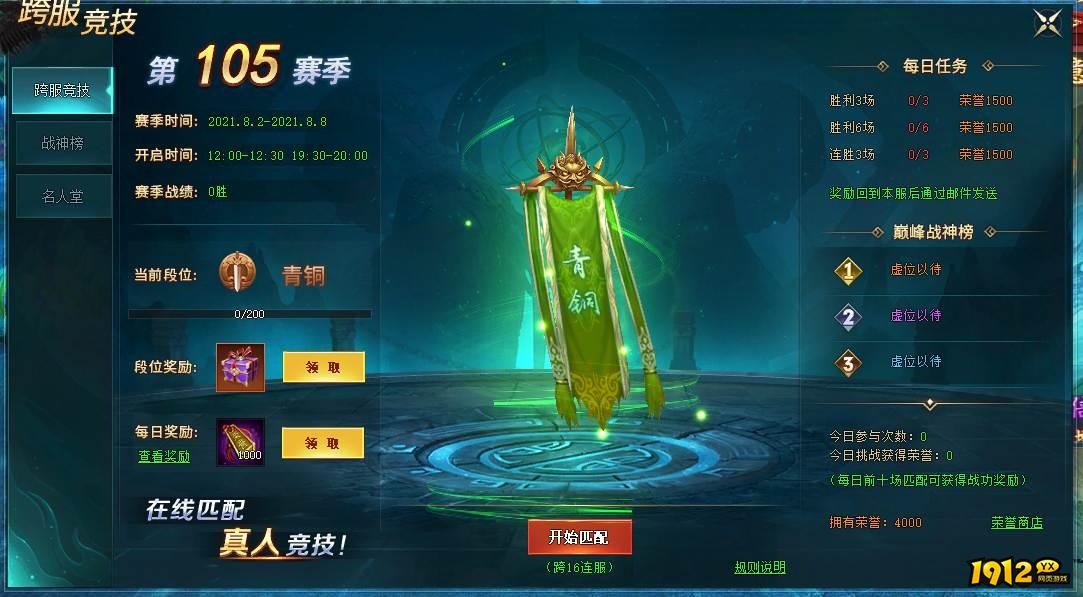Open the 战神榜 tab

coord(62,143)
